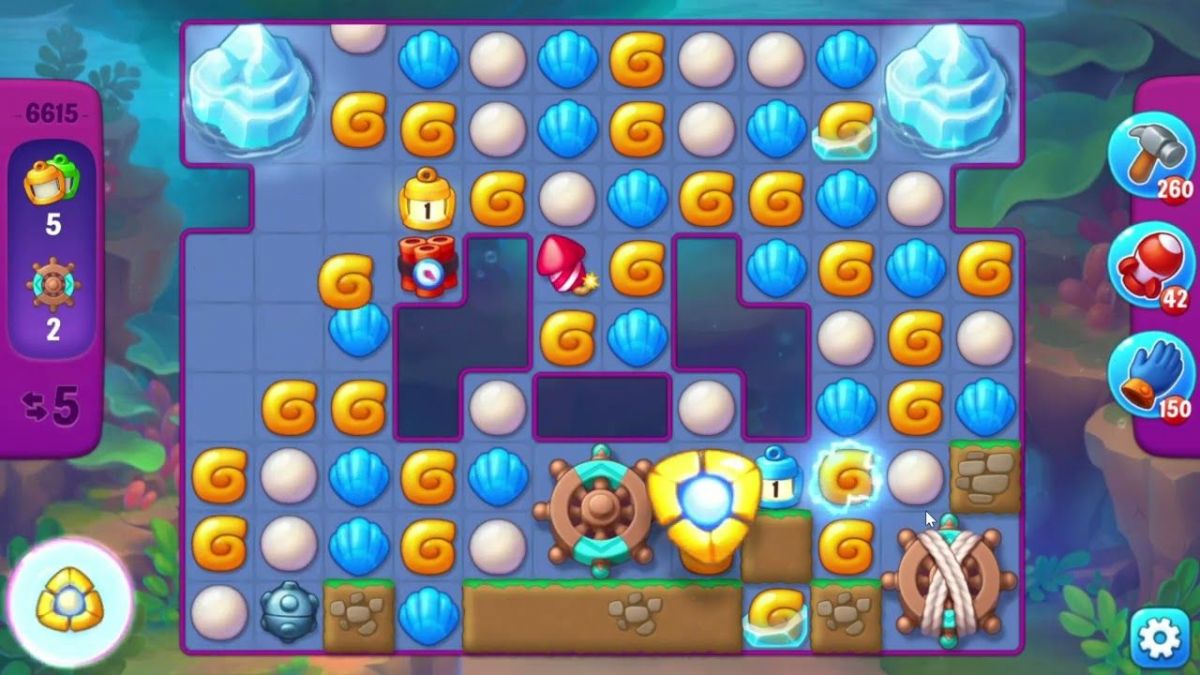
Task: Activate the yellow lightning power-up on the board
Action: click(706, 496)
